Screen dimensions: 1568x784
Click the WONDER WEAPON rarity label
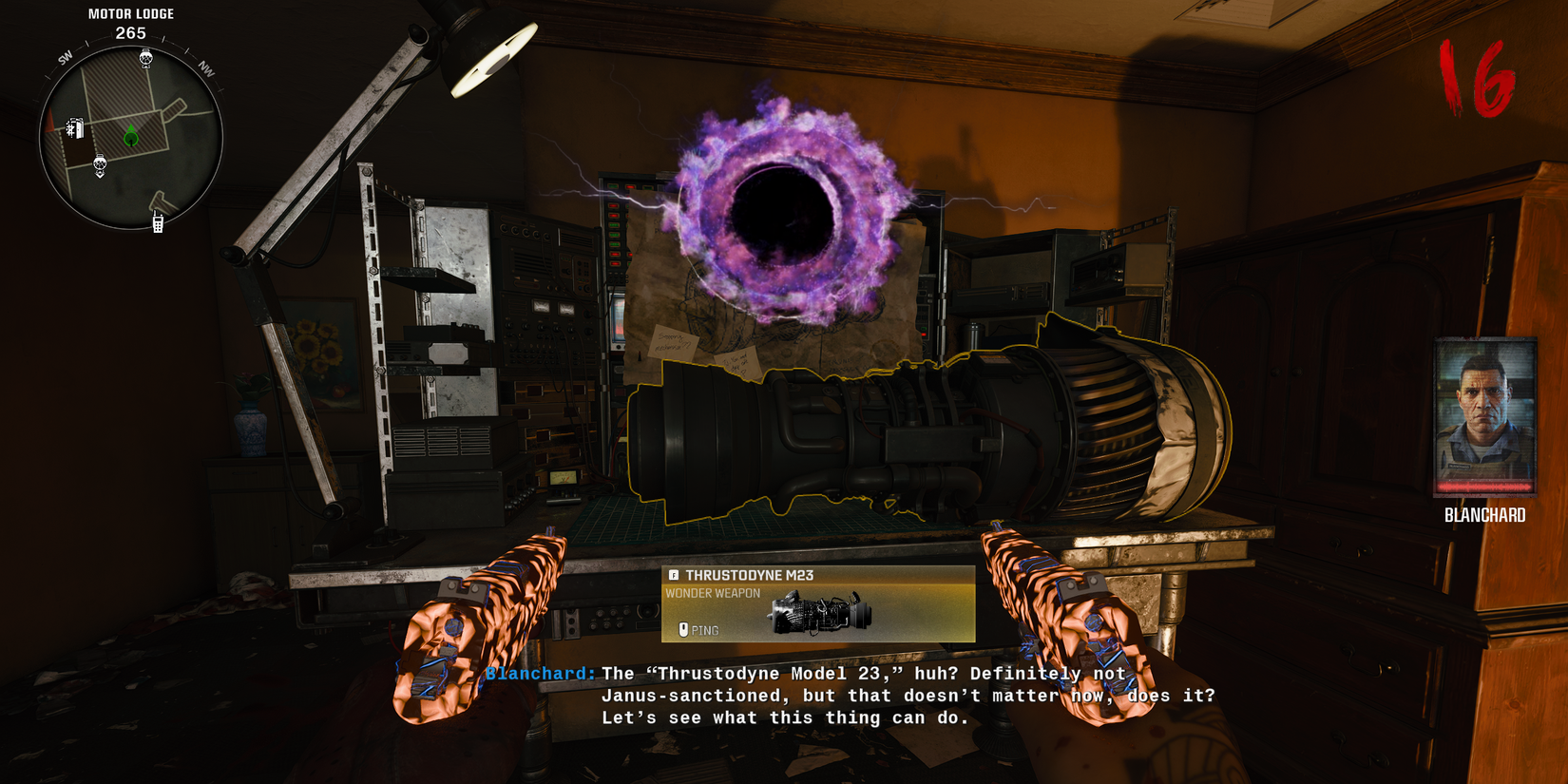coord(712,593)
